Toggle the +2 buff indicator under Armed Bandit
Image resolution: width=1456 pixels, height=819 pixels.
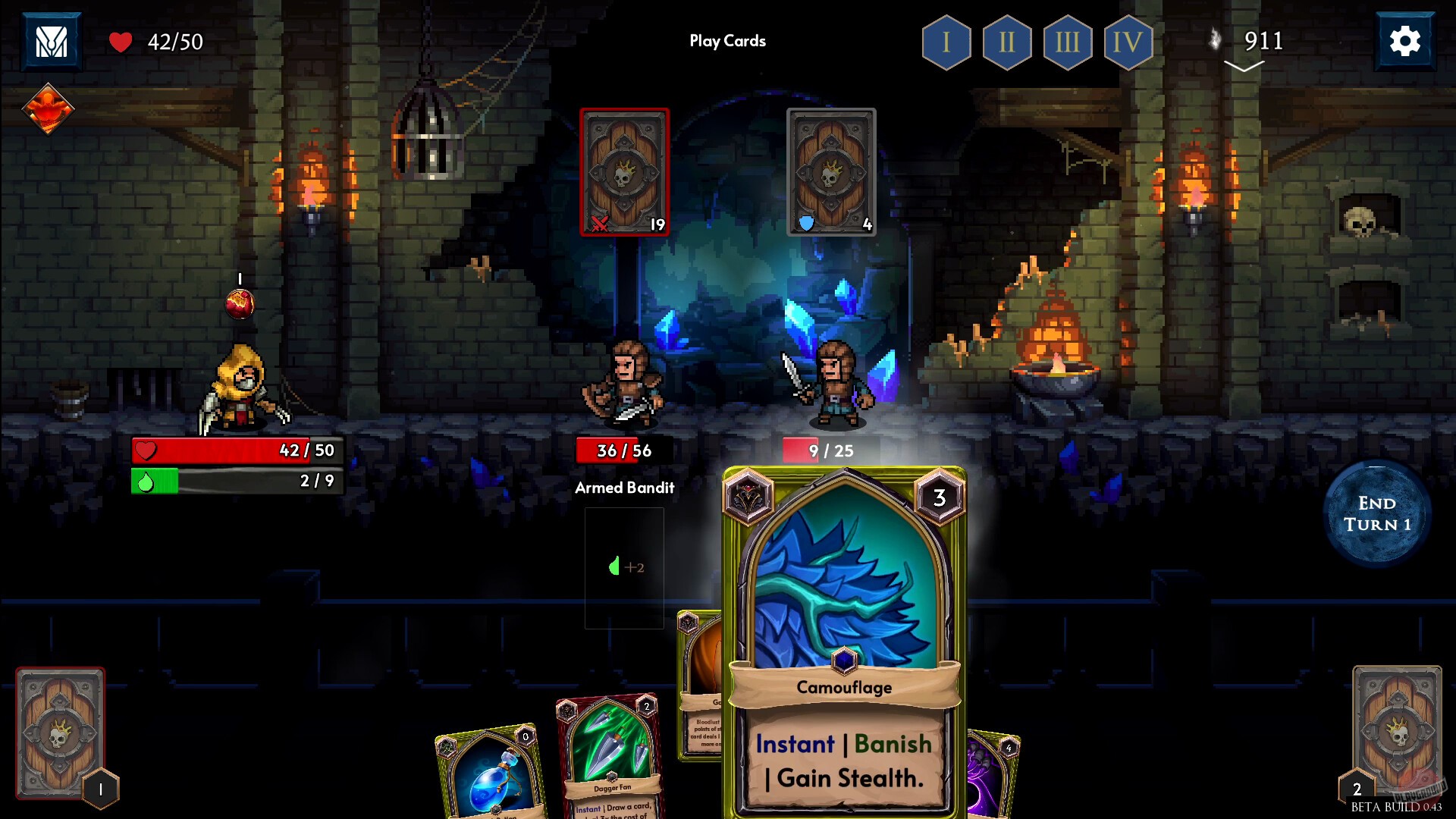626,567
